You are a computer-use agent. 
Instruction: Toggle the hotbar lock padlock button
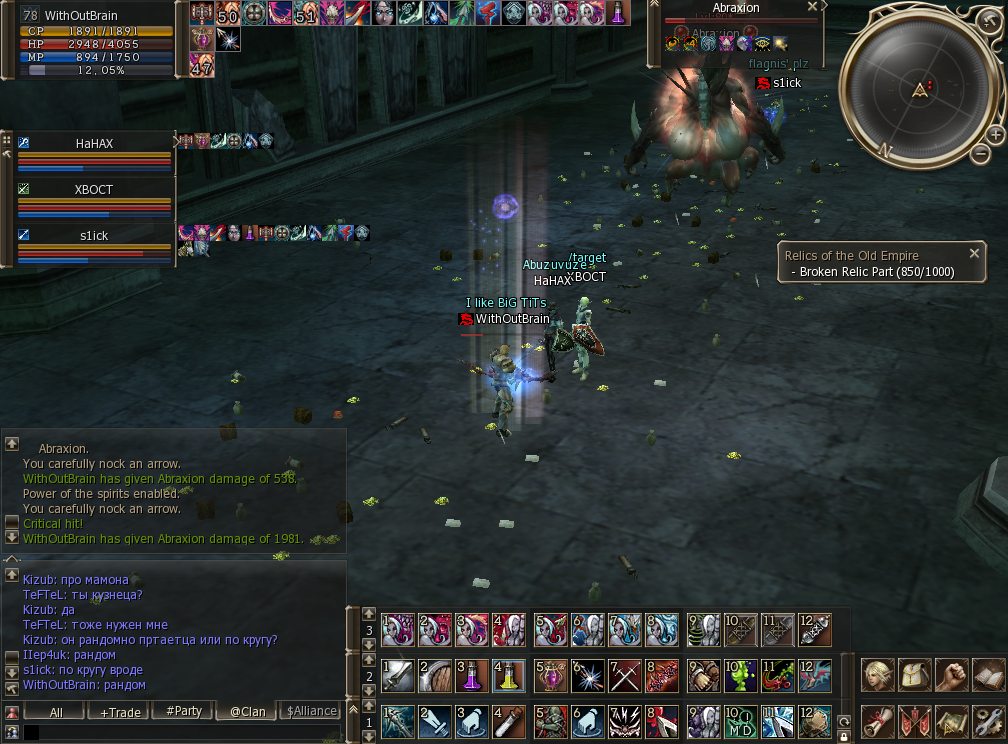coord(844,735)
